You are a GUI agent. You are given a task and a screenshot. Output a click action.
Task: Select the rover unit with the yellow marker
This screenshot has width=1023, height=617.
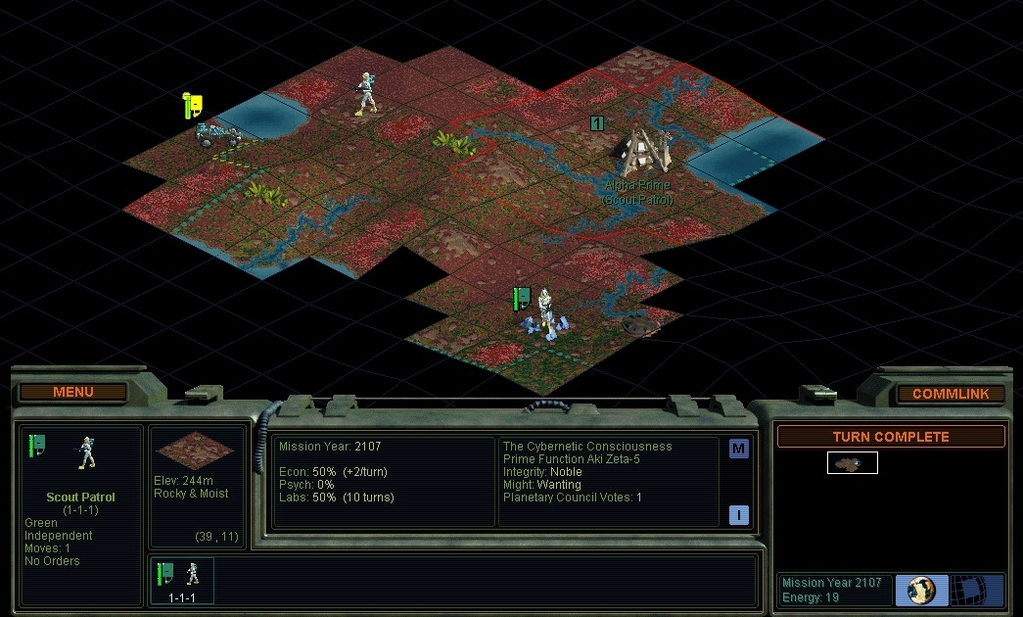(x=216, y=134)
